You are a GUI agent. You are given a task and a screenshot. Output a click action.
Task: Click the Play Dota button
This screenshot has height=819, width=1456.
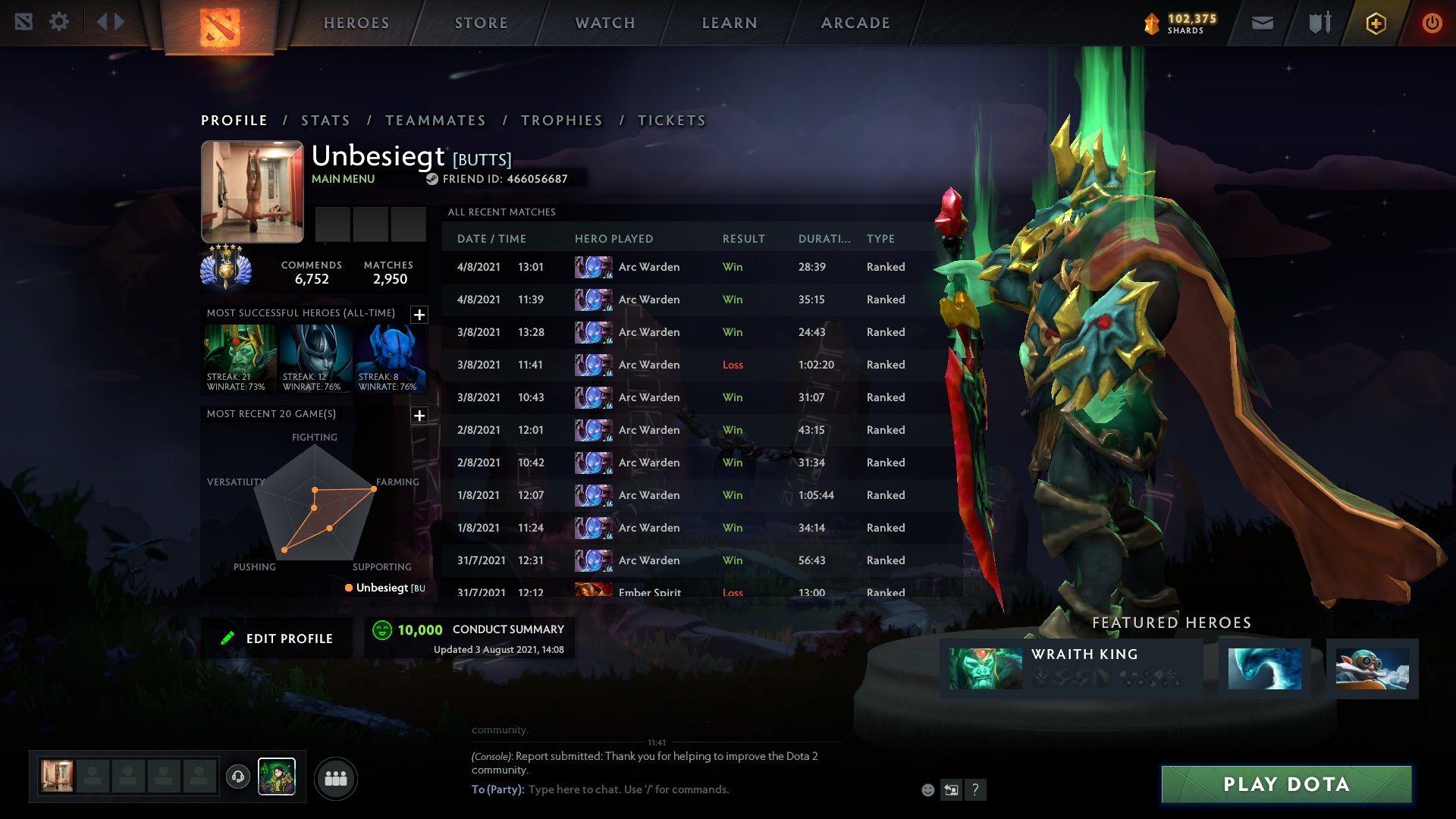point(1286,784)
